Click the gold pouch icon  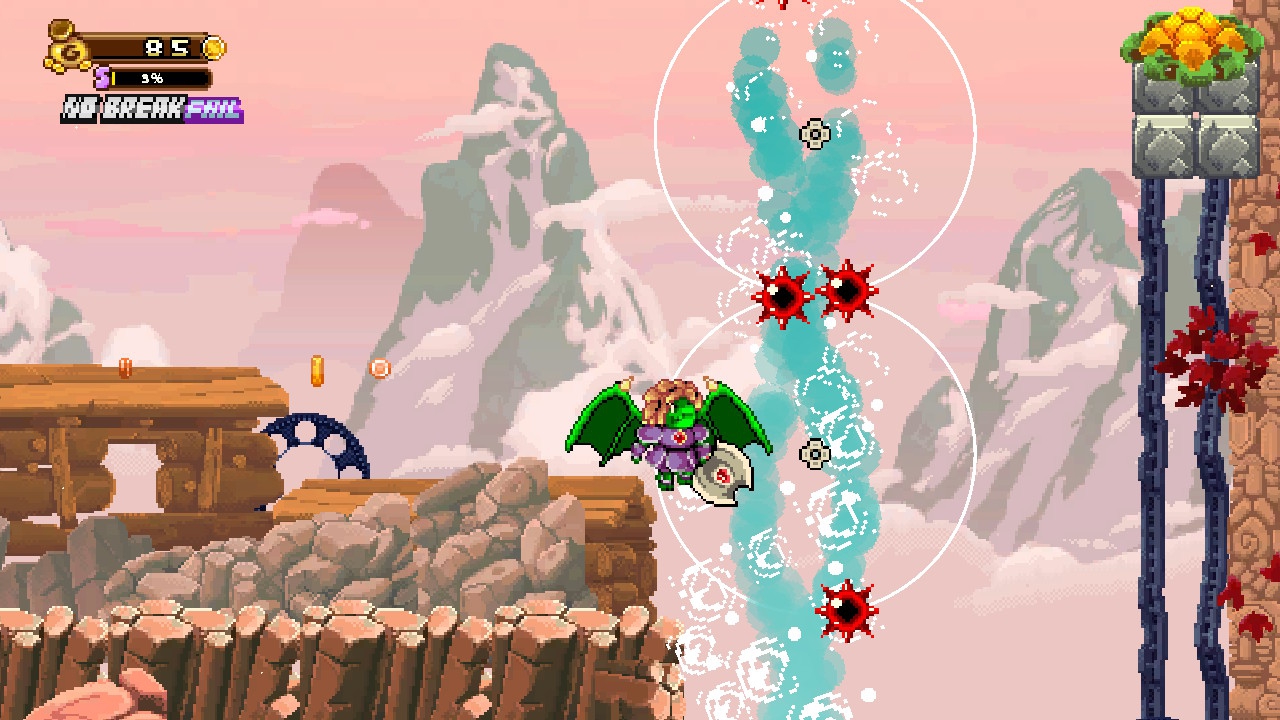tap(64, 47)
